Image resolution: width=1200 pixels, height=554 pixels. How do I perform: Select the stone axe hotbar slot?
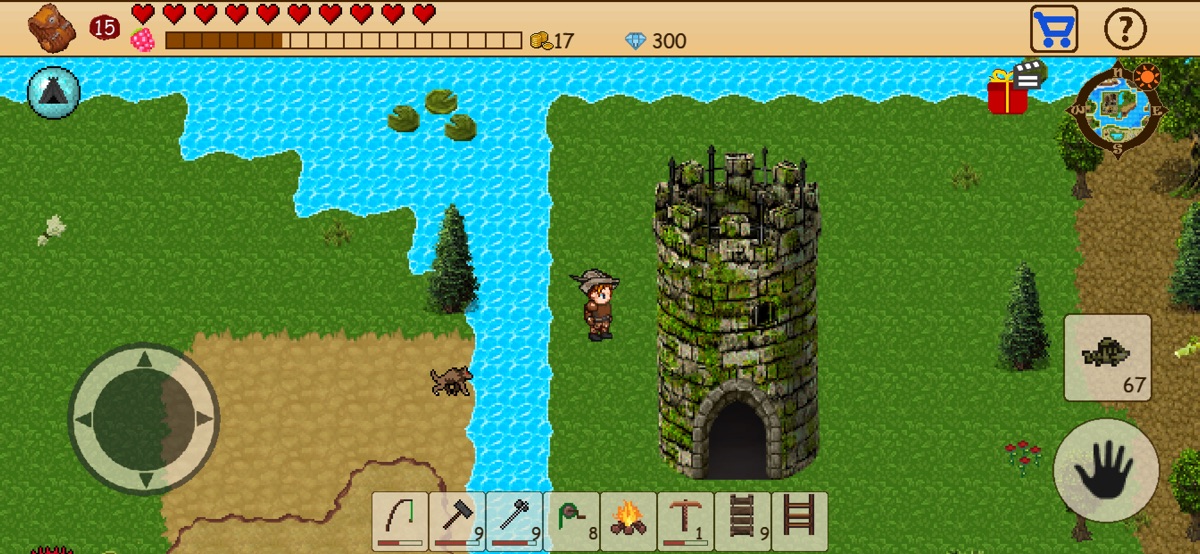coord(514,521)
